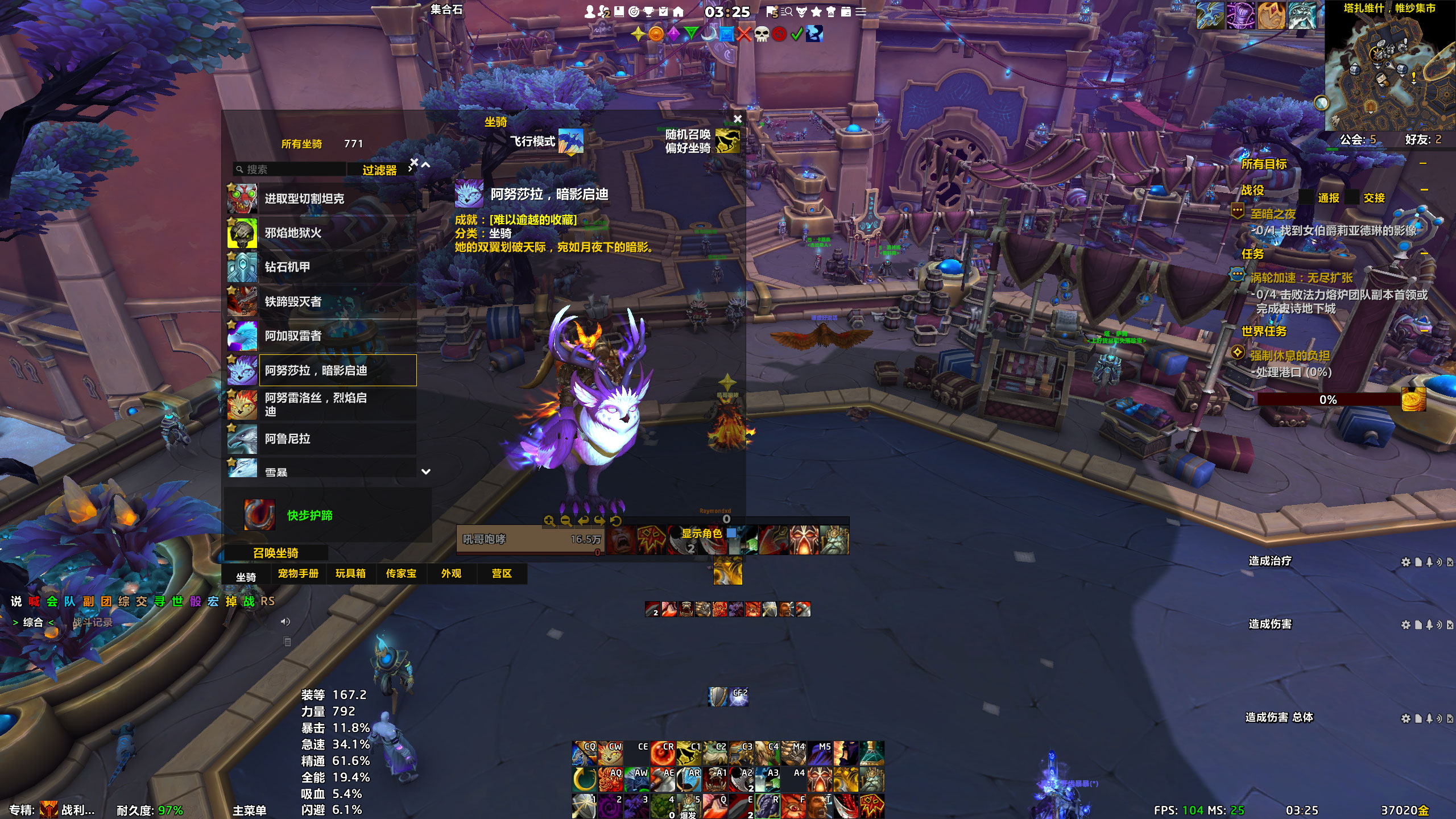Choose the 邪焰地狱火 mount row
The image size is (1456, 819).
pos(321,233)
